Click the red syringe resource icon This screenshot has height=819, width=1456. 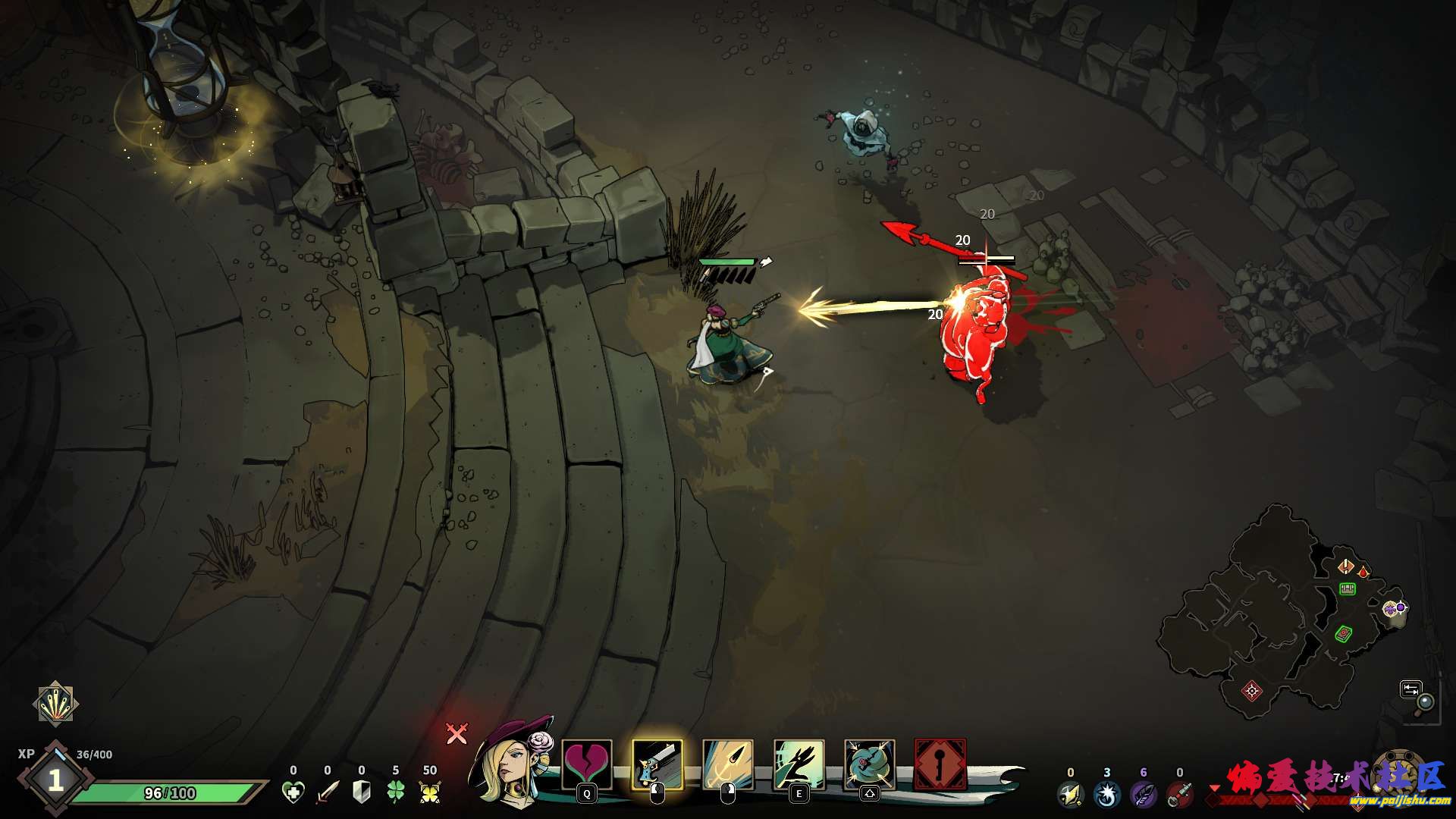point(1178,795)
